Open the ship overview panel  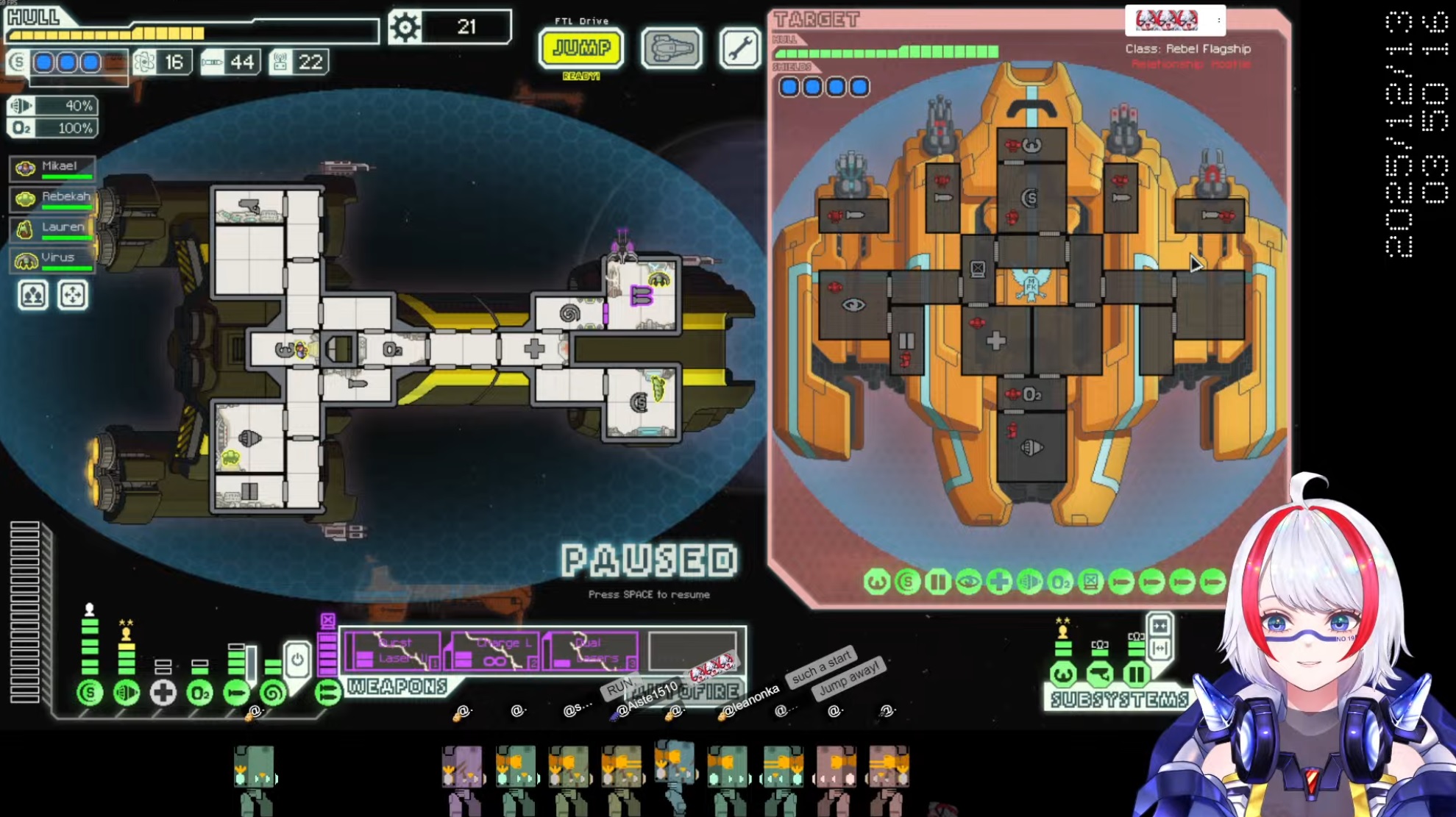(x=672, y=49)
